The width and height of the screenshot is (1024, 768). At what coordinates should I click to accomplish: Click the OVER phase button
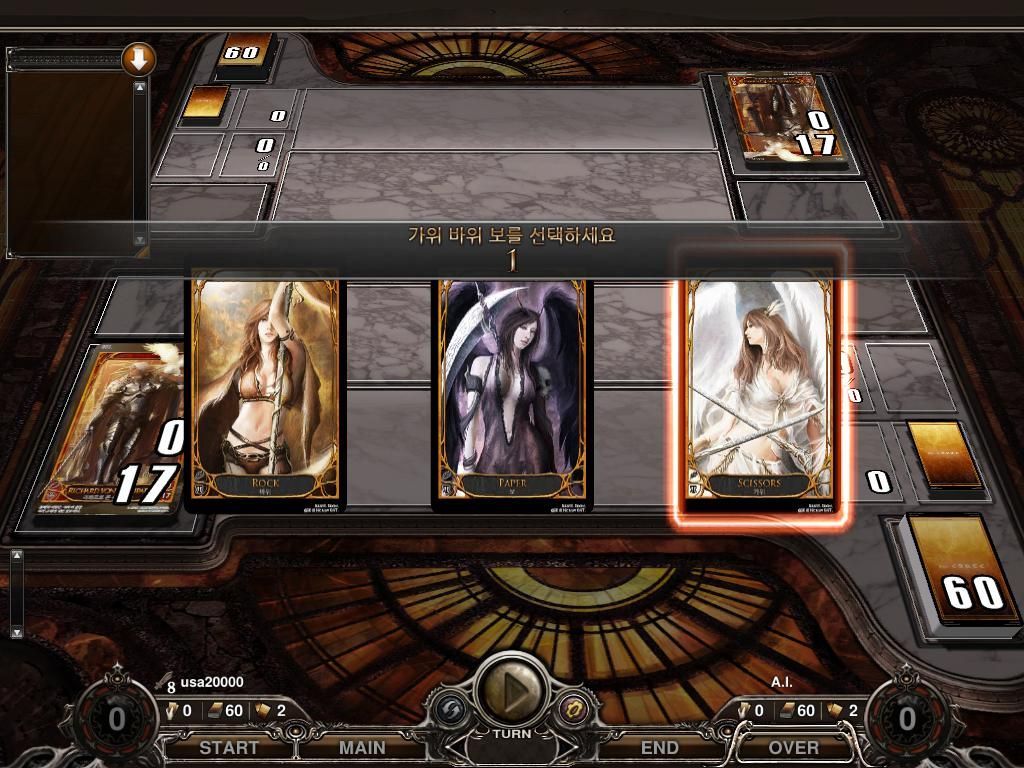(793, 747)
